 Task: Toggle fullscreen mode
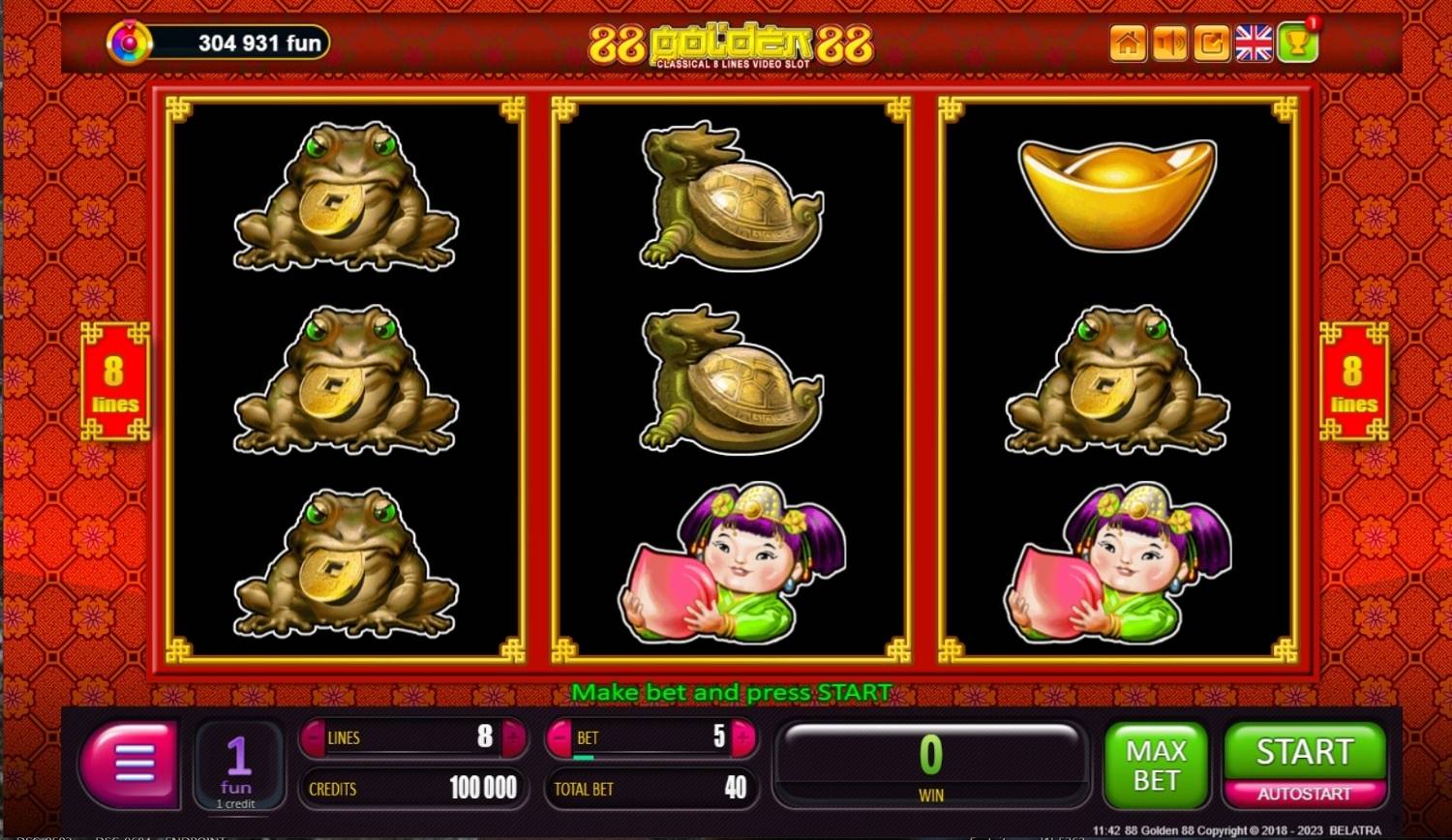[x=1210, y=44]
